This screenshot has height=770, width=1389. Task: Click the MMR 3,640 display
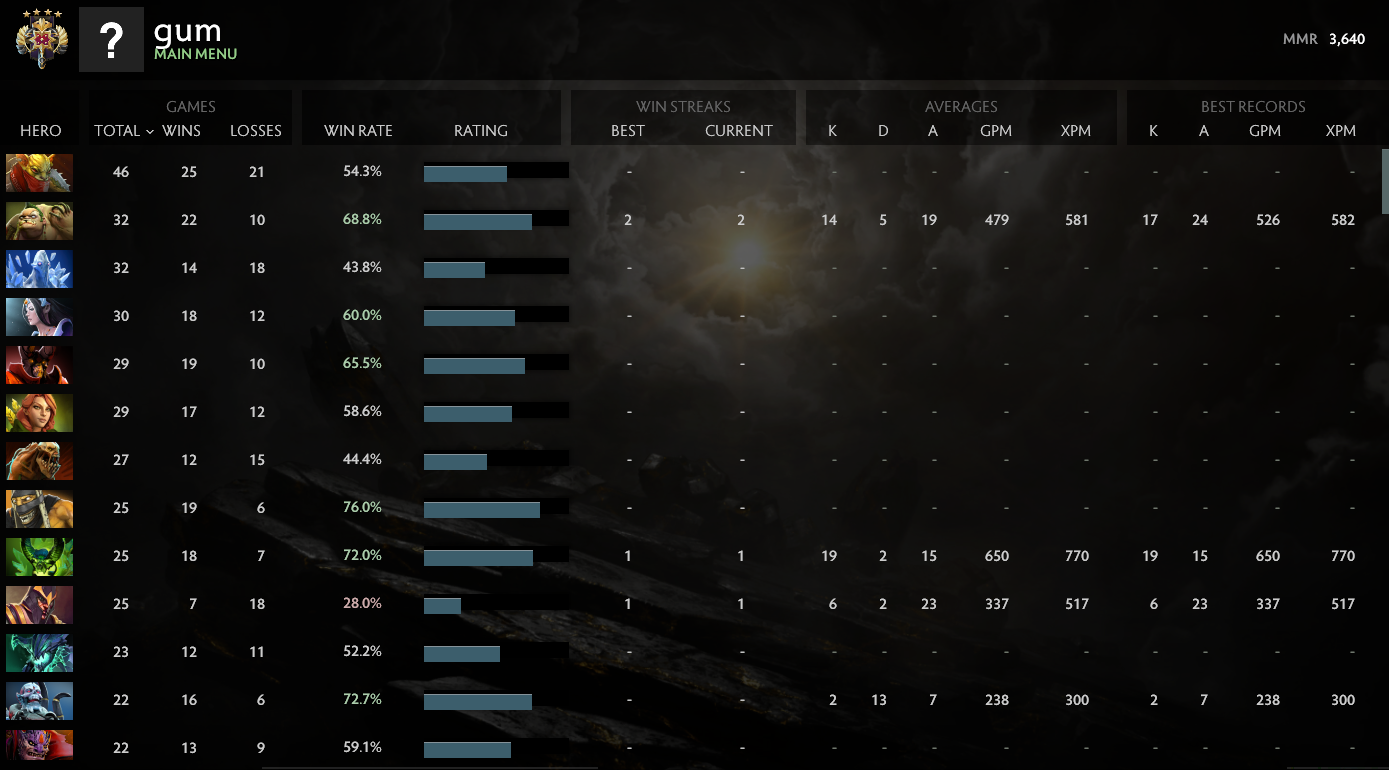[x=1326, y=39]
